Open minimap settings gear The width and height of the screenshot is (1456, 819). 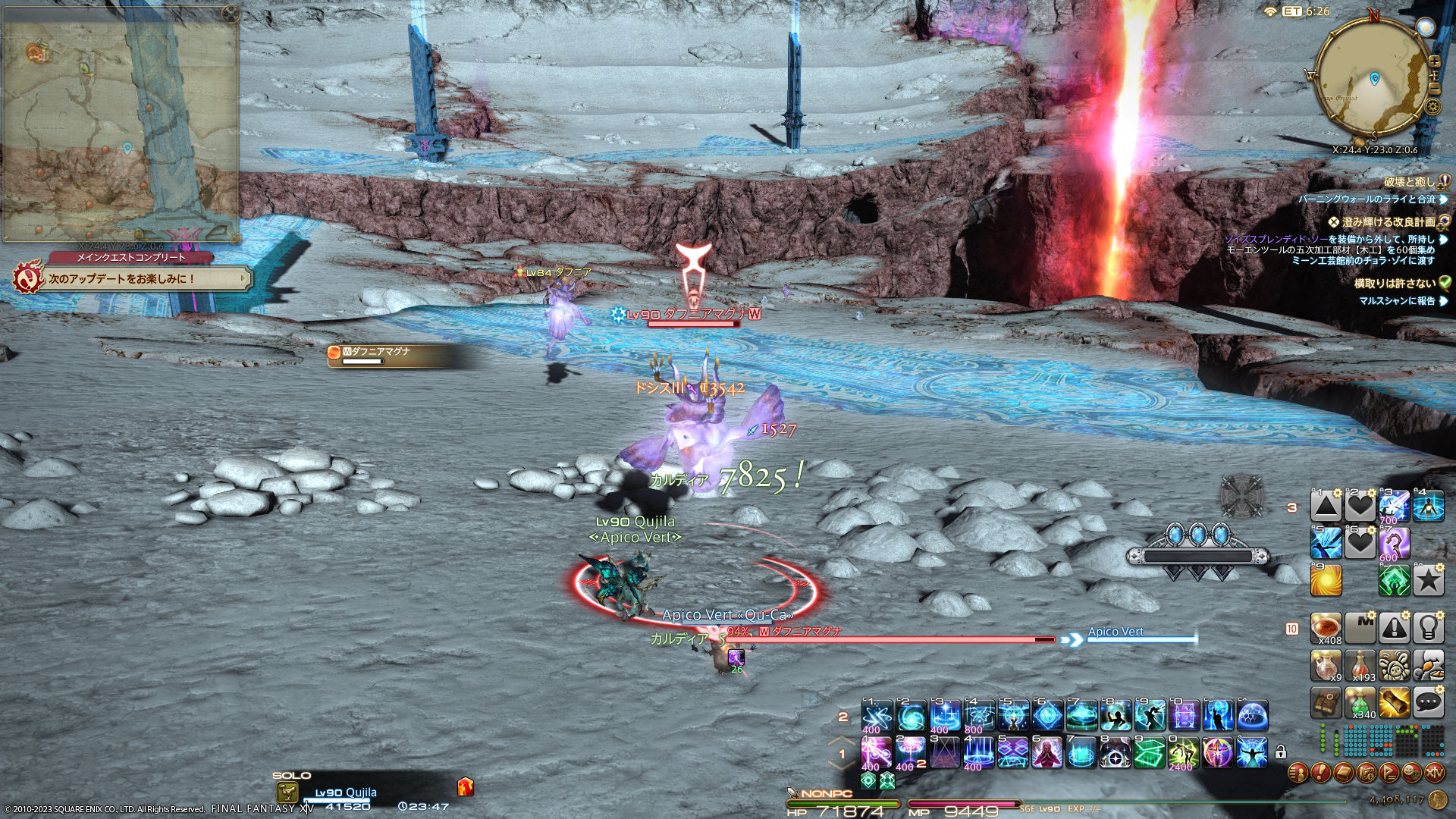tap(1432, 106)
